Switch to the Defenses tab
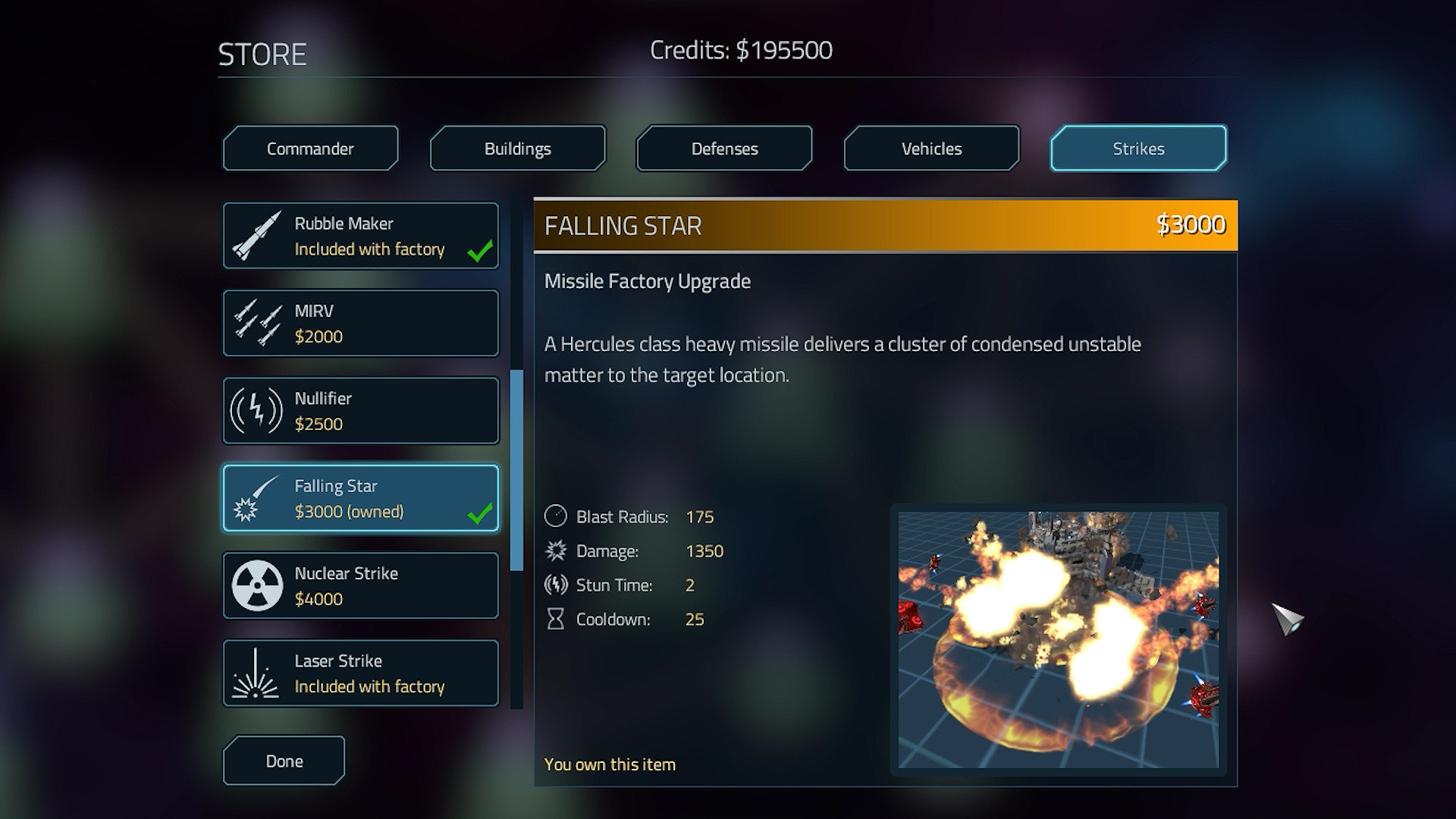The width and height of the screenshot is (1456, 819). 723,148
